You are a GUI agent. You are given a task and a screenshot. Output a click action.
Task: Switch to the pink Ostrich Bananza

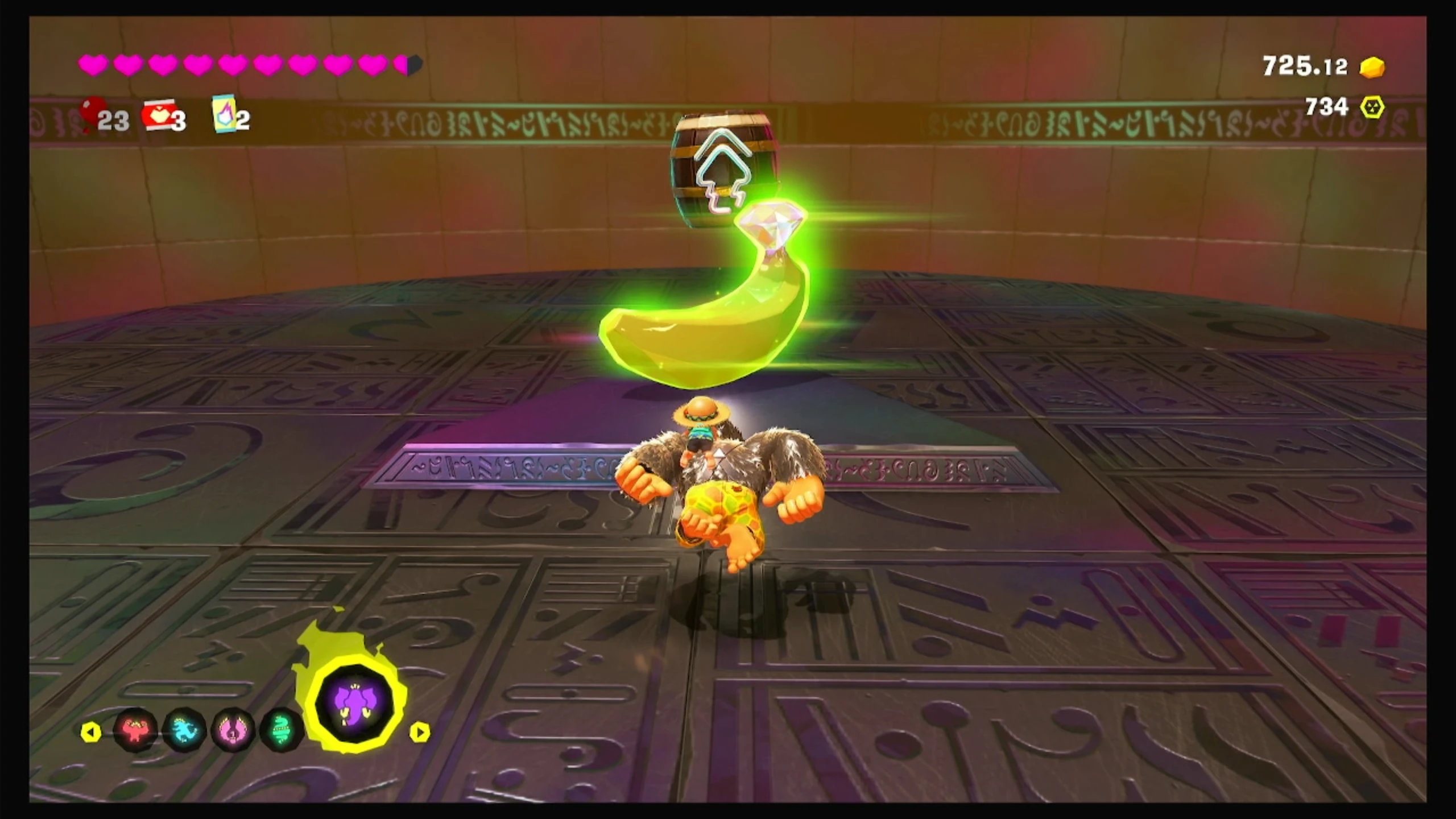(233, 730)
